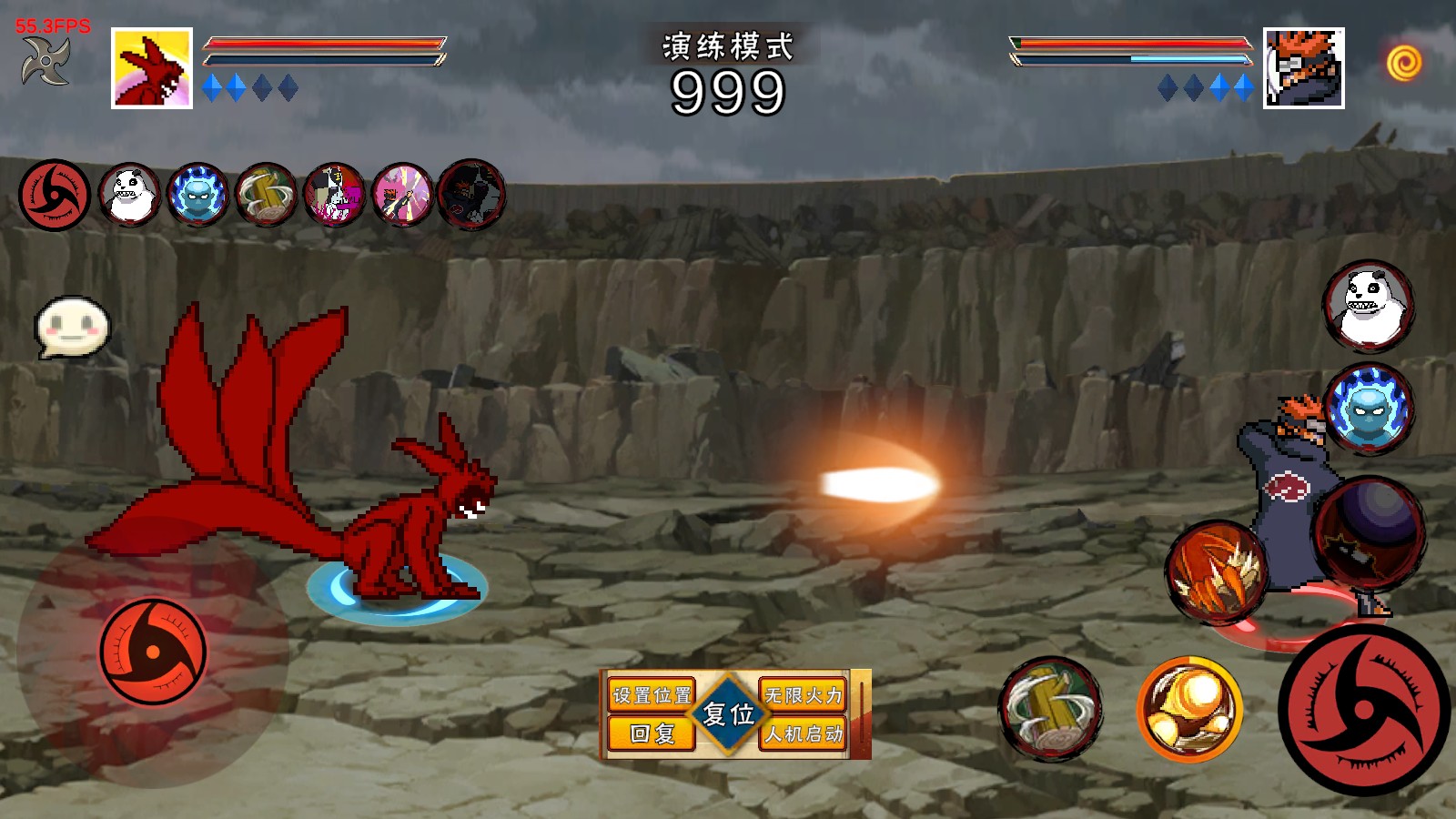Use the orange claw slash skill
This screenshot has width=1456, height=819.
(x=1217, y=572)
